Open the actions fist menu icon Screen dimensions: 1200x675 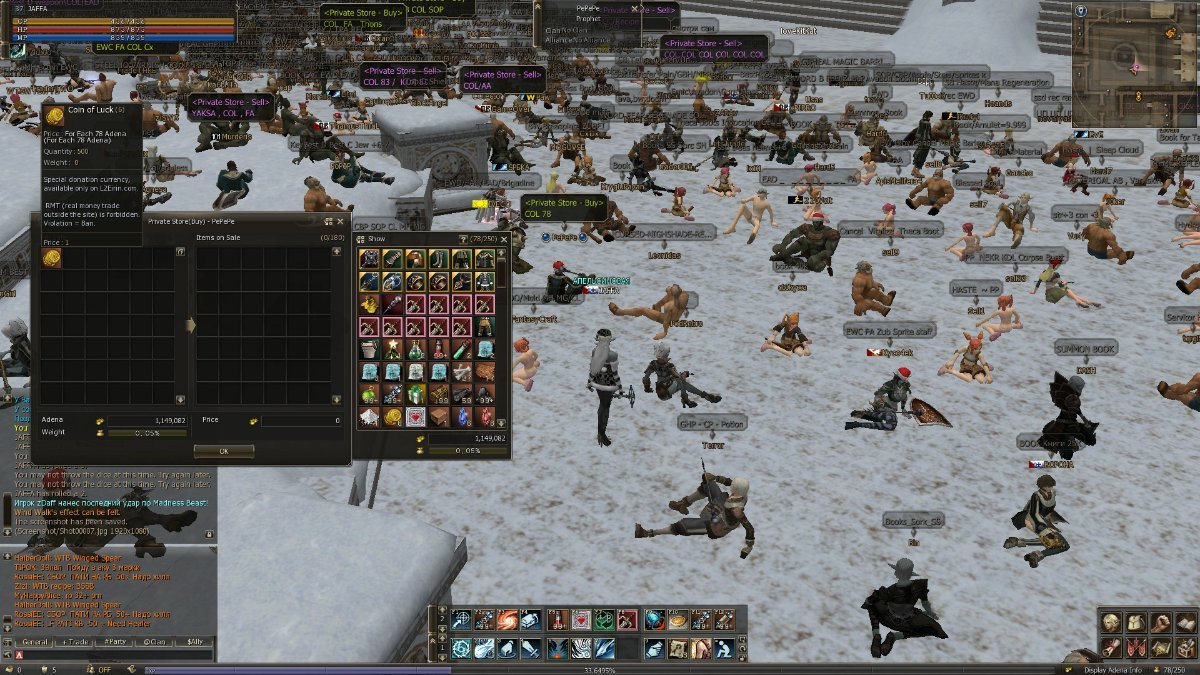pos(1159,623)
